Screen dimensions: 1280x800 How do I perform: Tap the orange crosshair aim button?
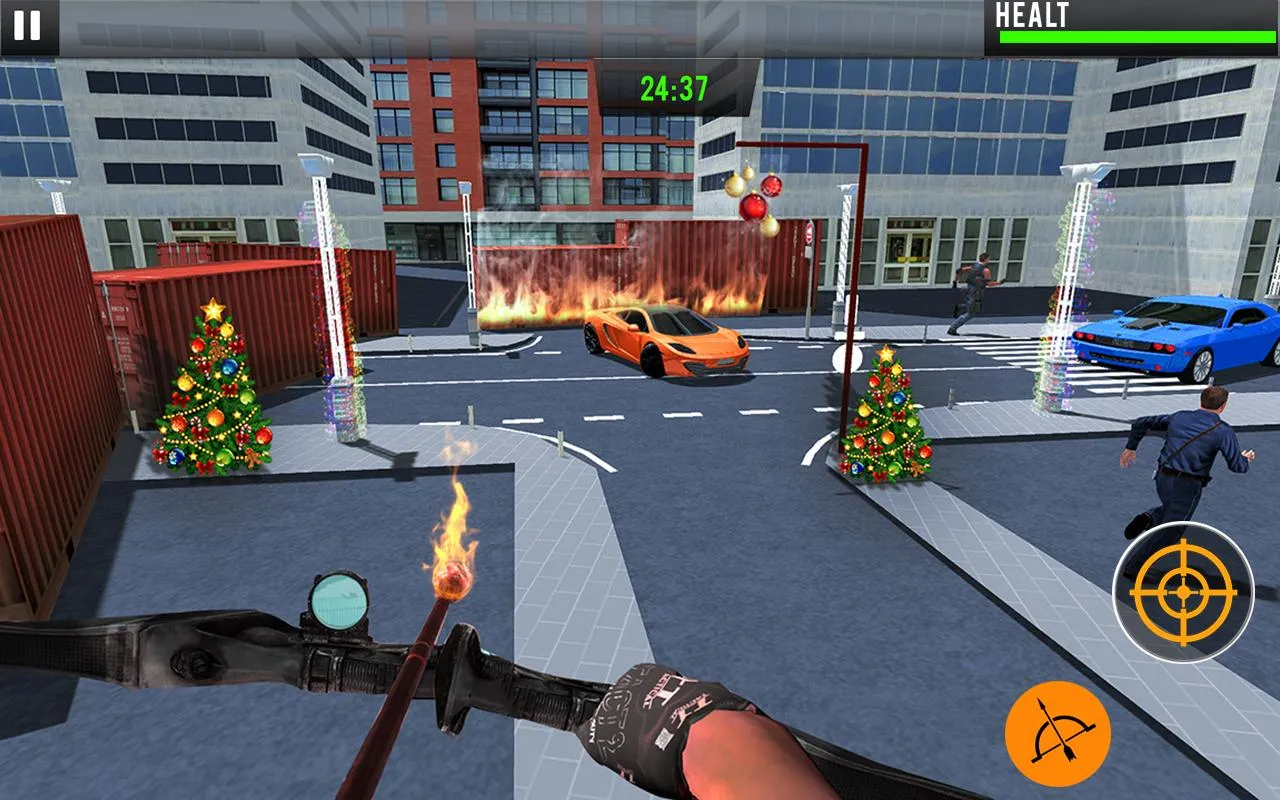1183,592
